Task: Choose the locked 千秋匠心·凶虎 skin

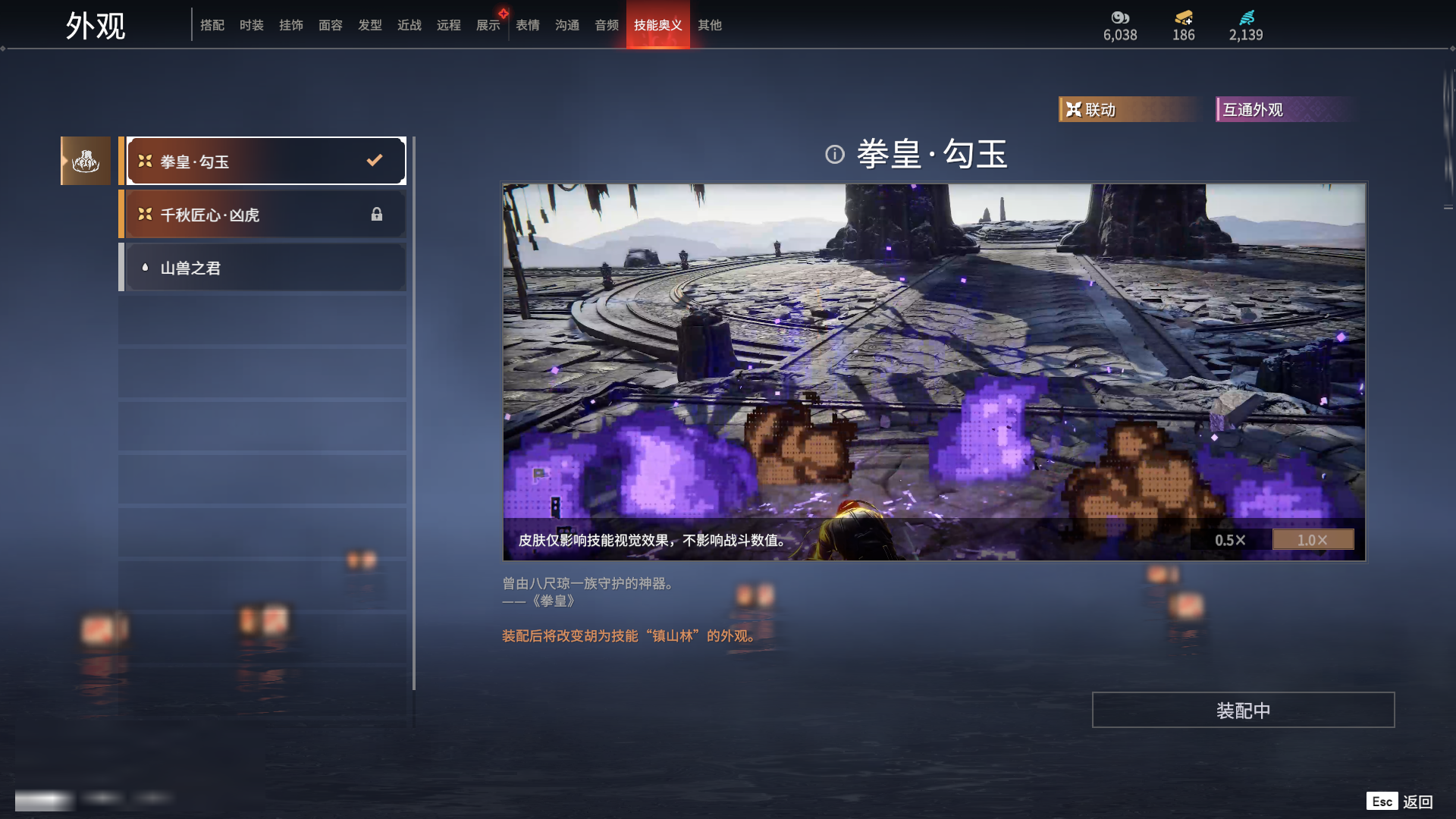Action: [x=265, y=215]
